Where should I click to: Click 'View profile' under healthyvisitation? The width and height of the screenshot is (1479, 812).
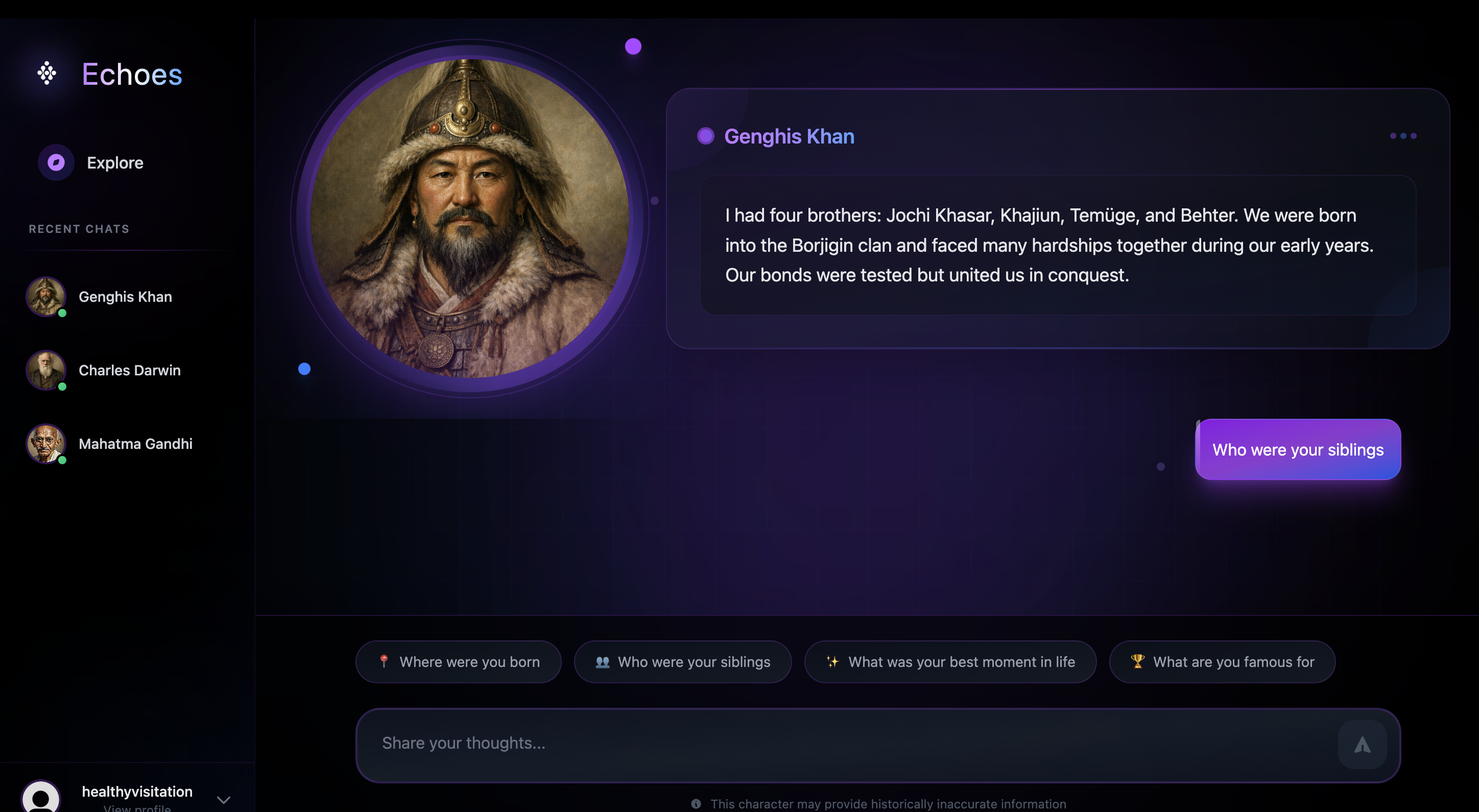click(x=137, y=808)
